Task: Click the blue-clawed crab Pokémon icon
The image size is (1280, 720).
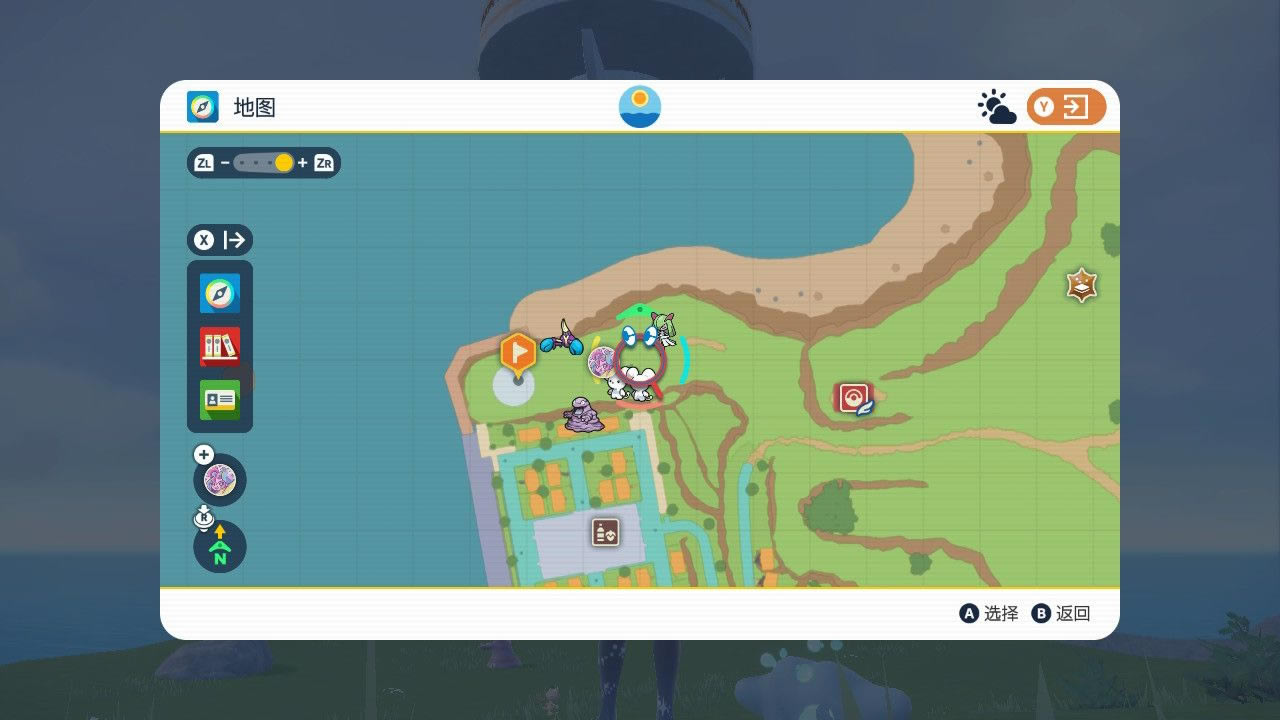Action: pos(563,340)
